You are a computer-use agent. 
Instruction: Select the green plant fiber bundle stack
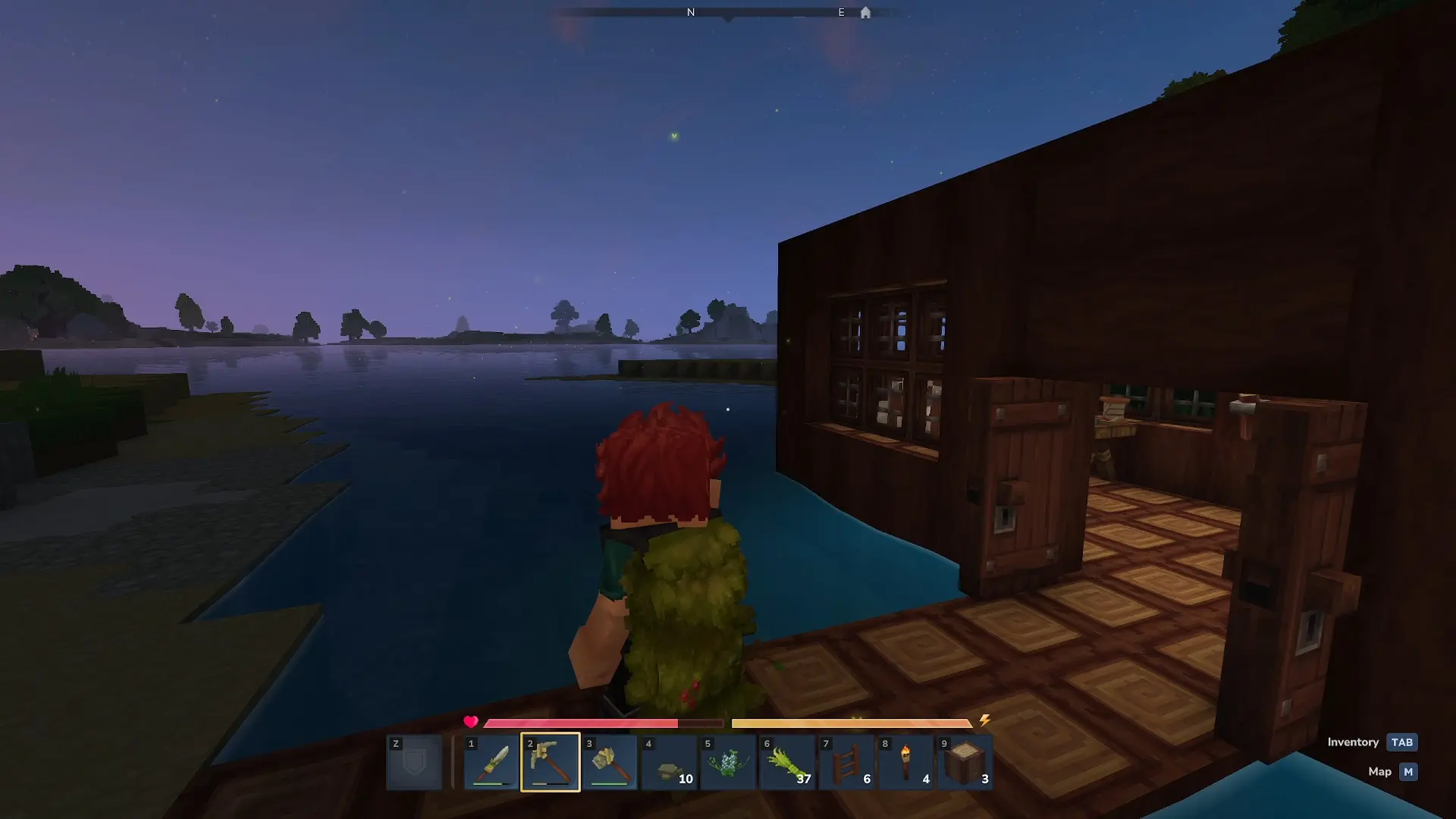tap(787, 762)
